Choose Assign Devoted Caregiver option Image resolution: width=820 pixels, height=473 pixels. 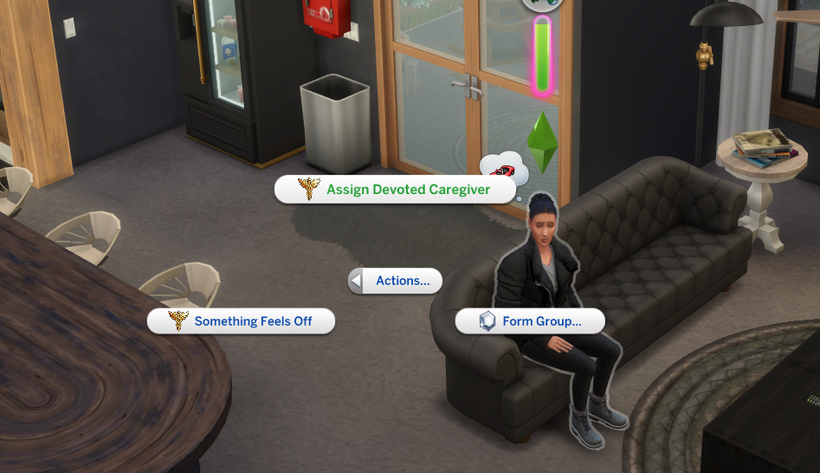click(395, 189)
